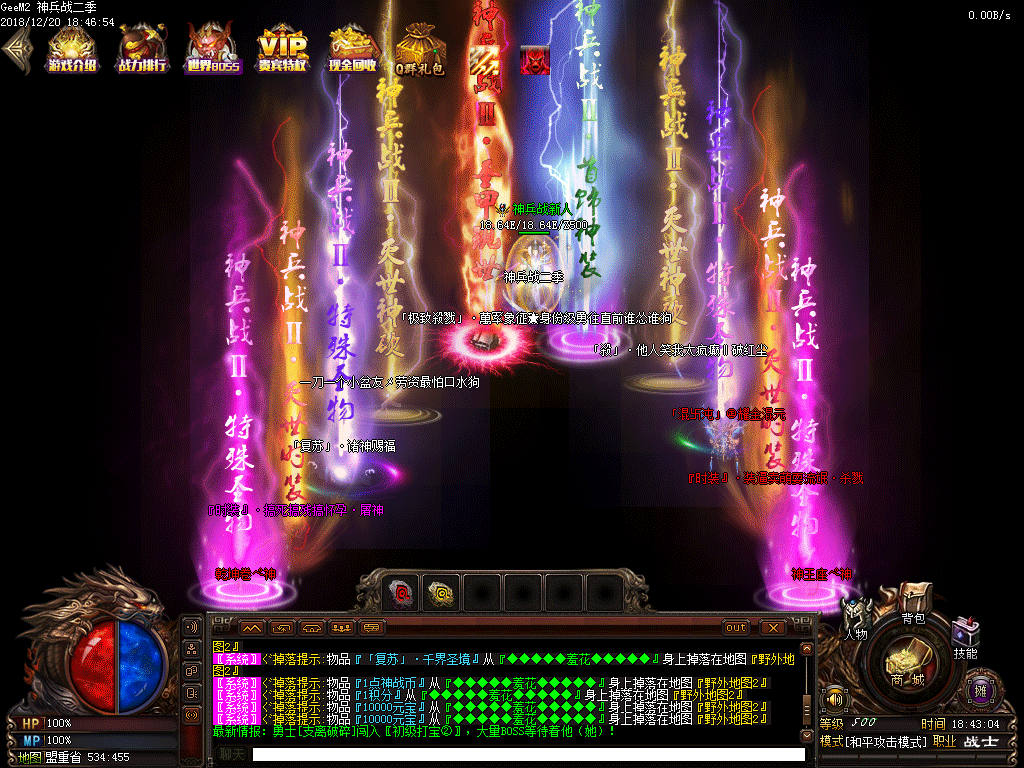This screenshot has width=1024, height=768.
Task: Claim the Q群礼包 gift bag
Action: tap(419, 50)
